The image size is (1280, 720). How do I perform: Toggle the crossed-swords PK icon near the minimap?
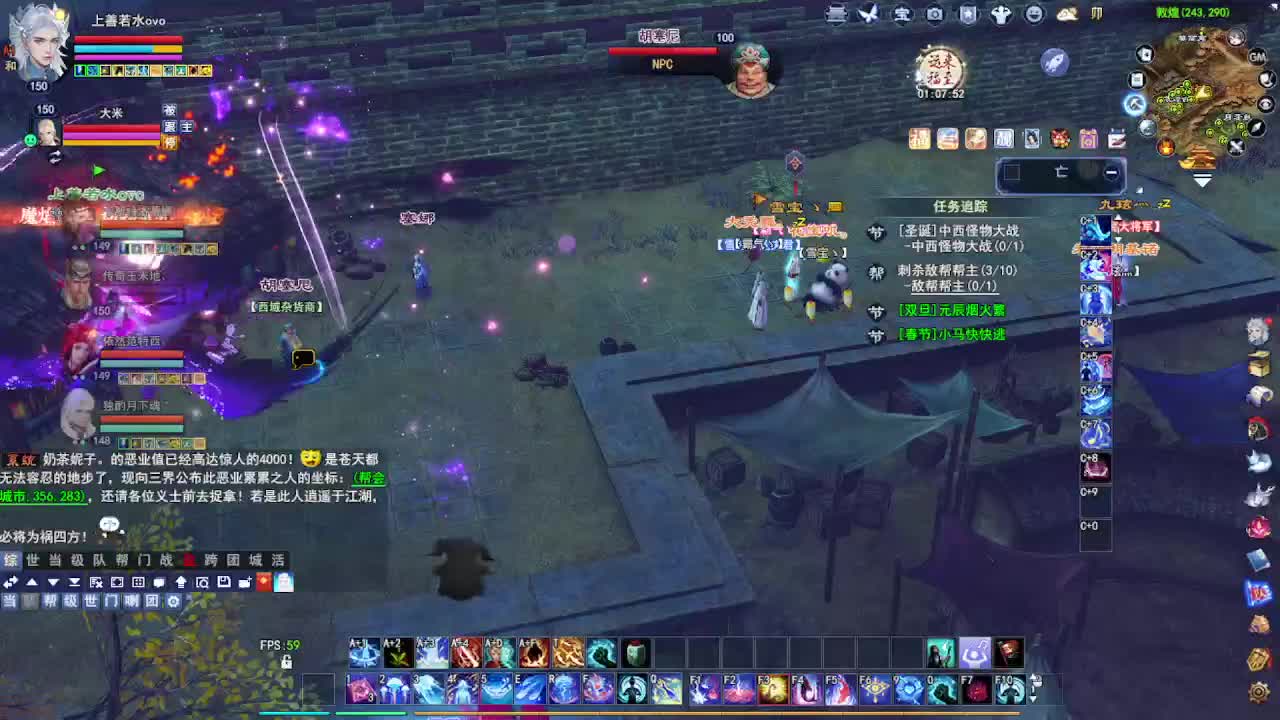point(1235,146)
